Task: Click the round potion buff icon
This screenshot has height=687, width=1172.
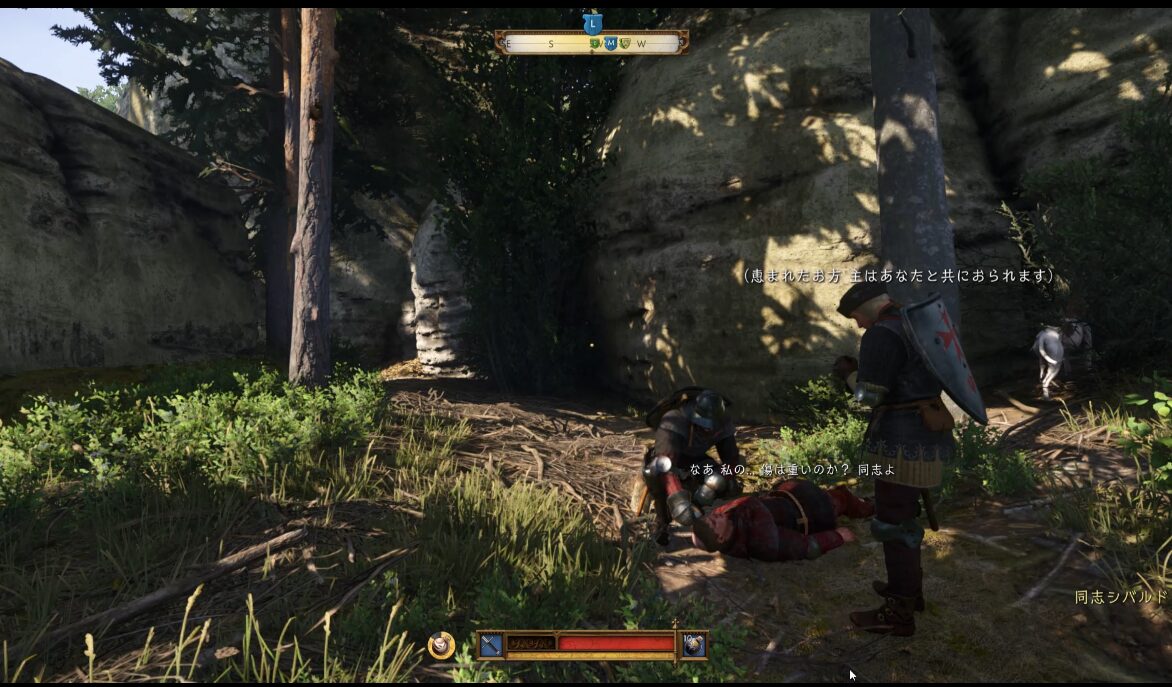Action: [x=440, y=646]
